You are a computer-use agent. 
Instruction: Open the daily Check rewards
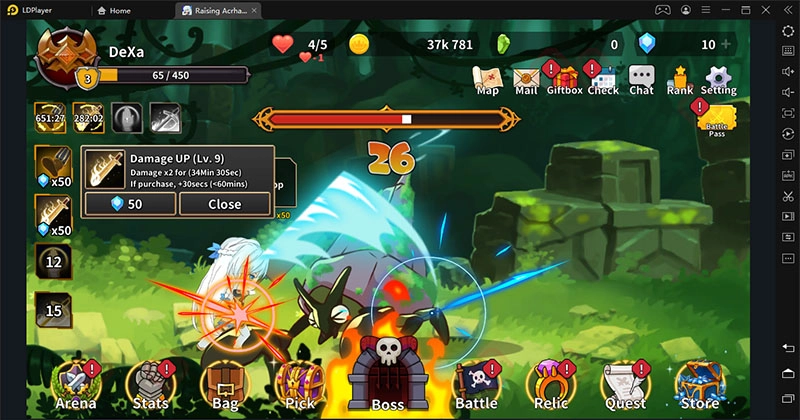point(603,78)
